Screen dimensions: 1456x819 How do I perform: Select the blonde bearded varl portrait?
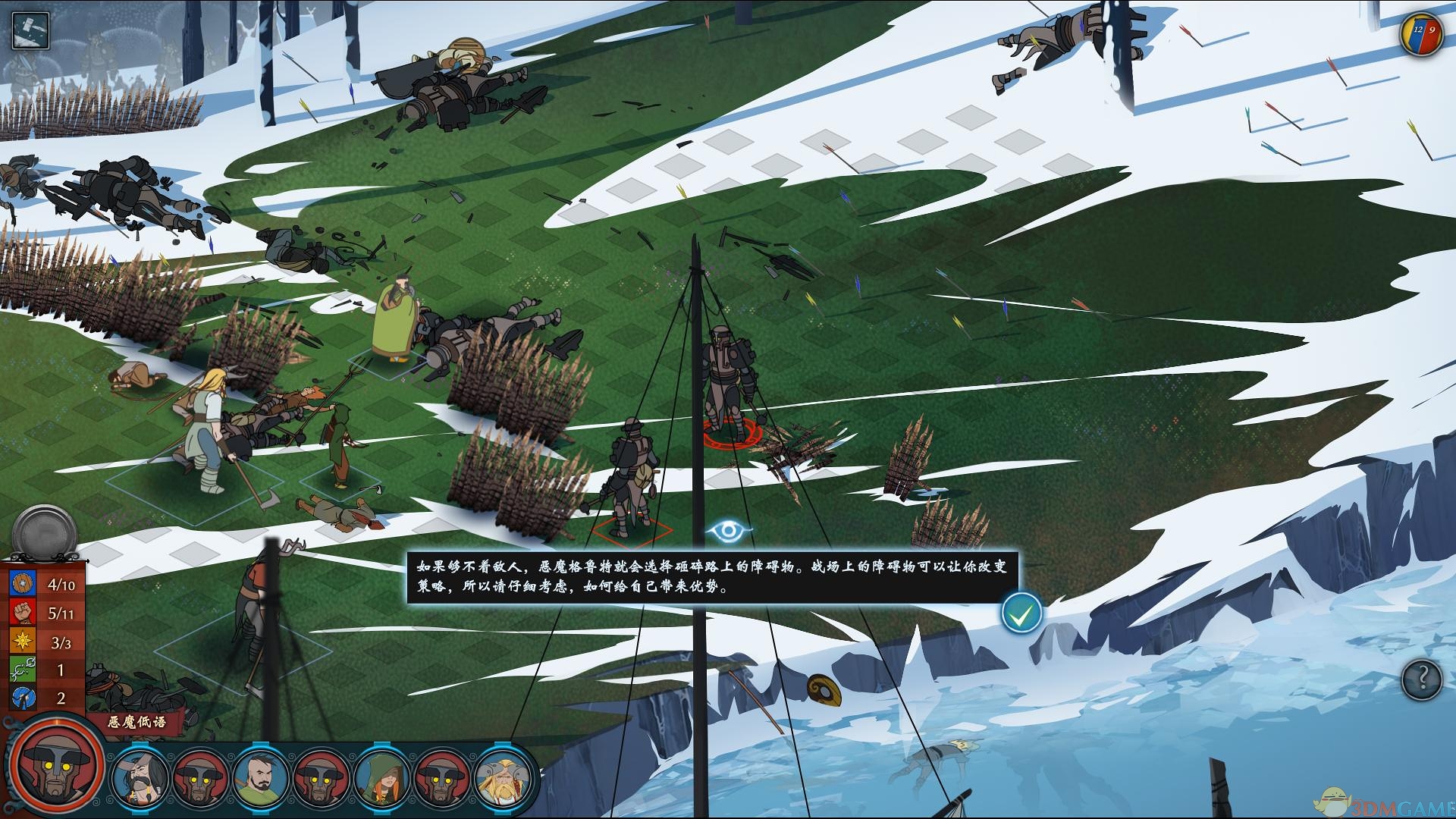point(504,777)
